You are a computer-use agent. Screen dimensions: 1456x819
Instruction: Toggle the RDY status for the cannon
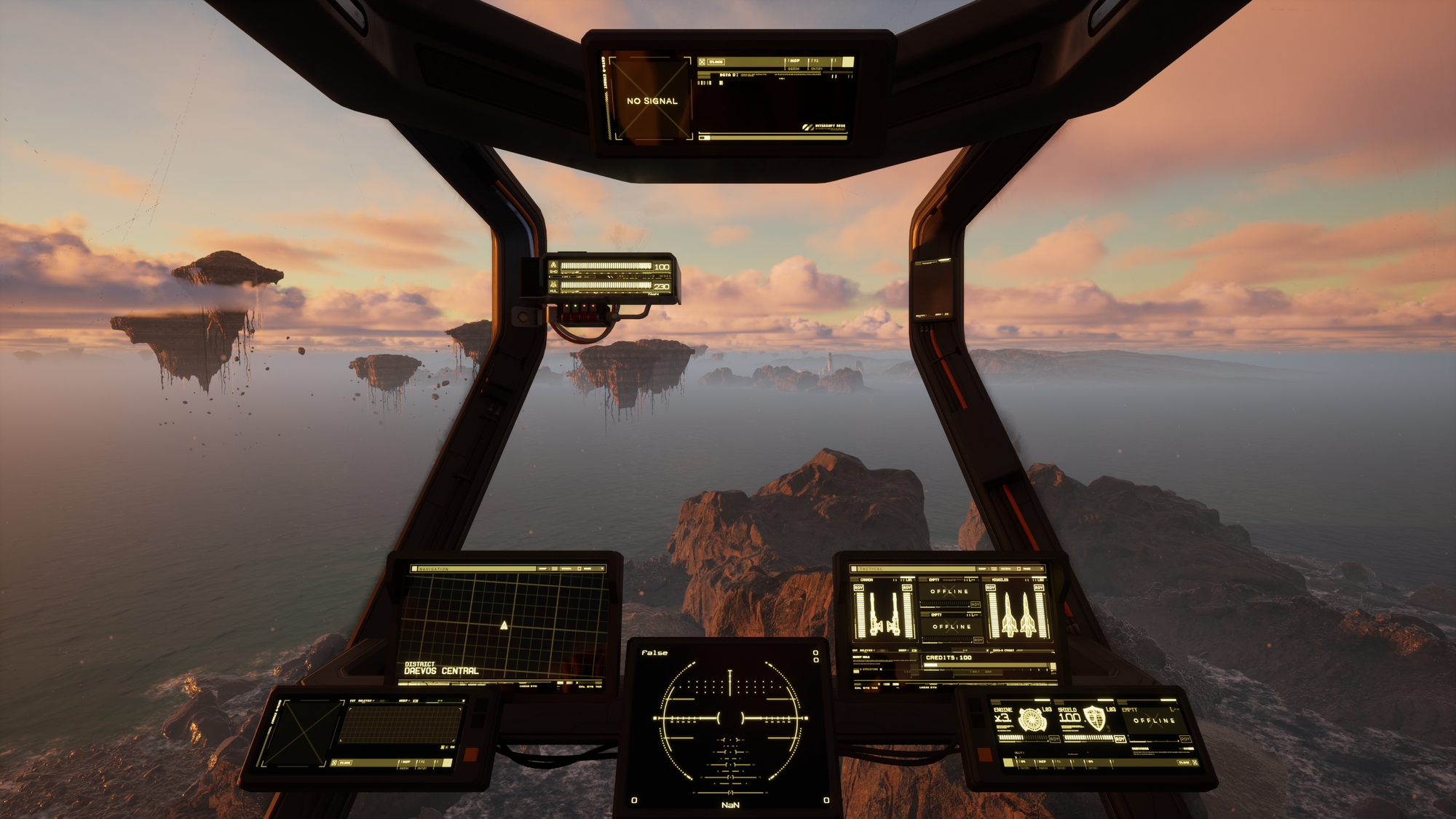click(x=859, y=588)
